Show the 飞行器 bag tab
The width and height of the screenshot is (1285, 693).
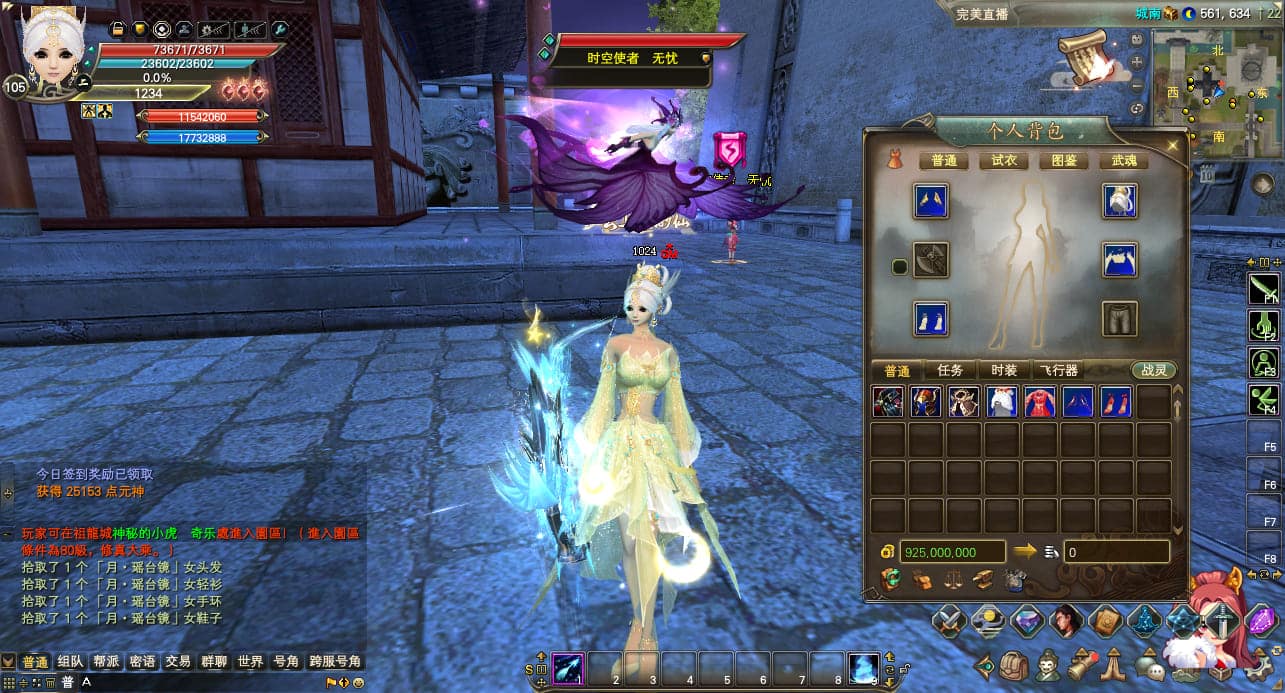[x=1057, y=370]
